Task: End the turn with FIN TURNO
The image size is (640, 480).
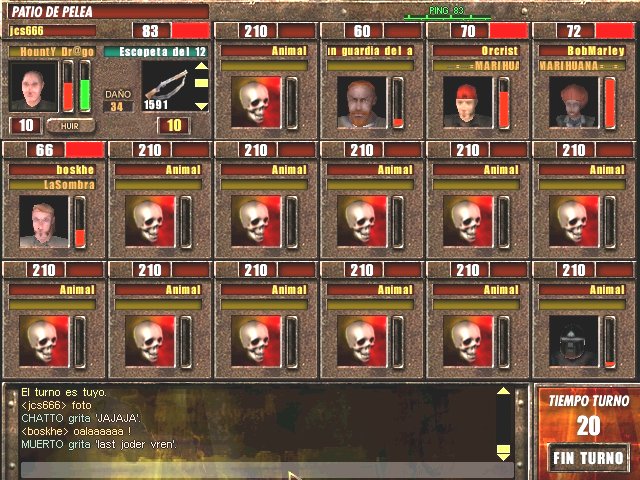Action: (588, 458)
